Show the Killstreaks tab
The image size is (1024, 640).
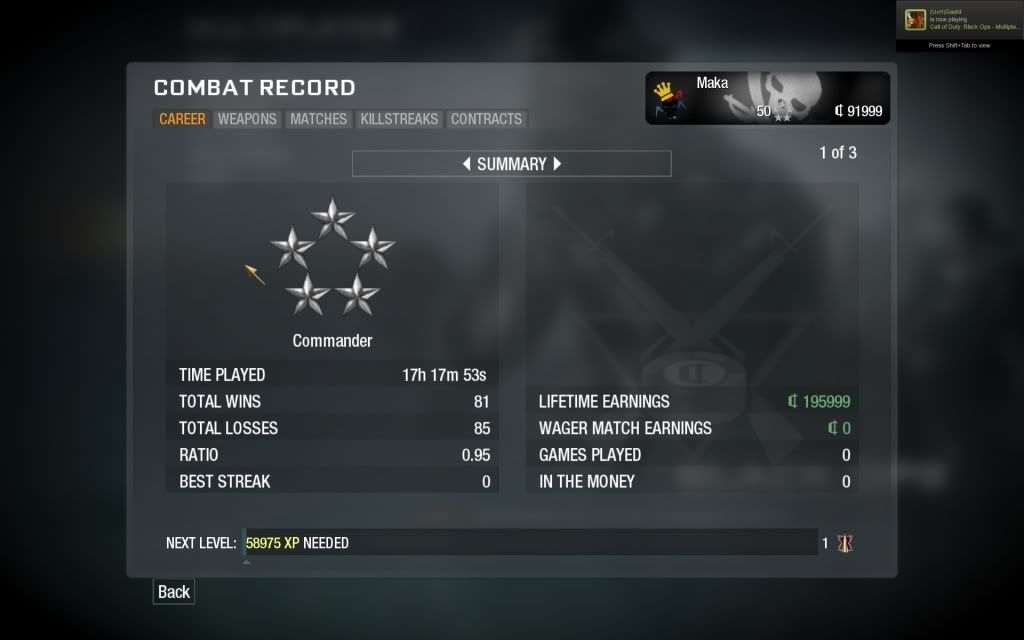coord(399,119)
